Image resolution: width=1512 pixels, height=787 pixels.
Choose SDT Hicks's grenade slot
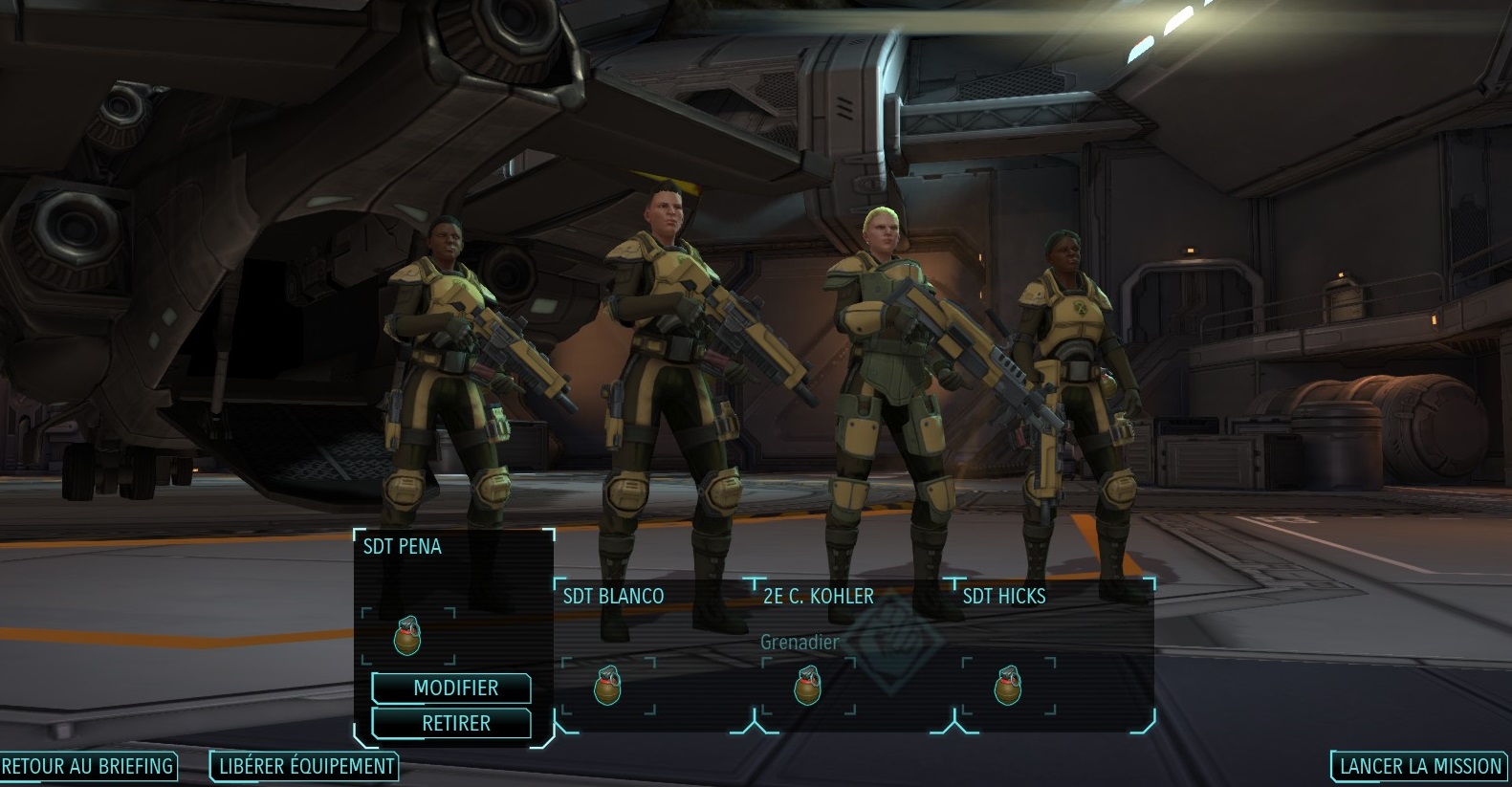(1008, 686)
